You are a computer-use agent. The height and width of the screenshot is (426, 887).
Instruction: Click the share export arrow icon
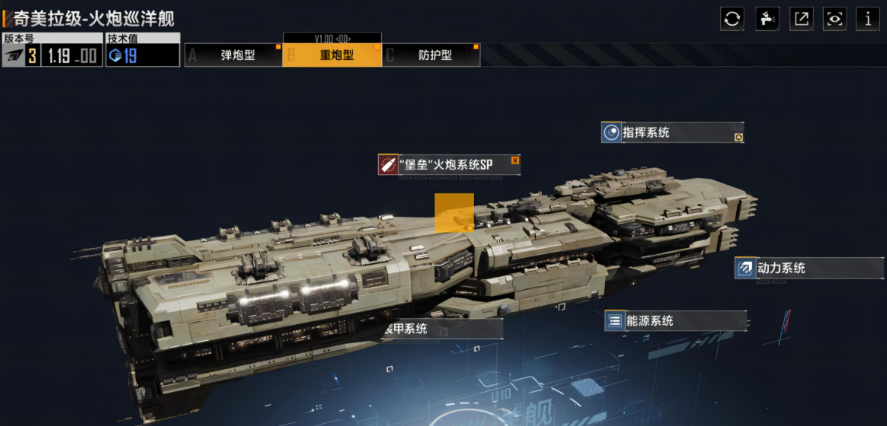[x=801, y=19]
